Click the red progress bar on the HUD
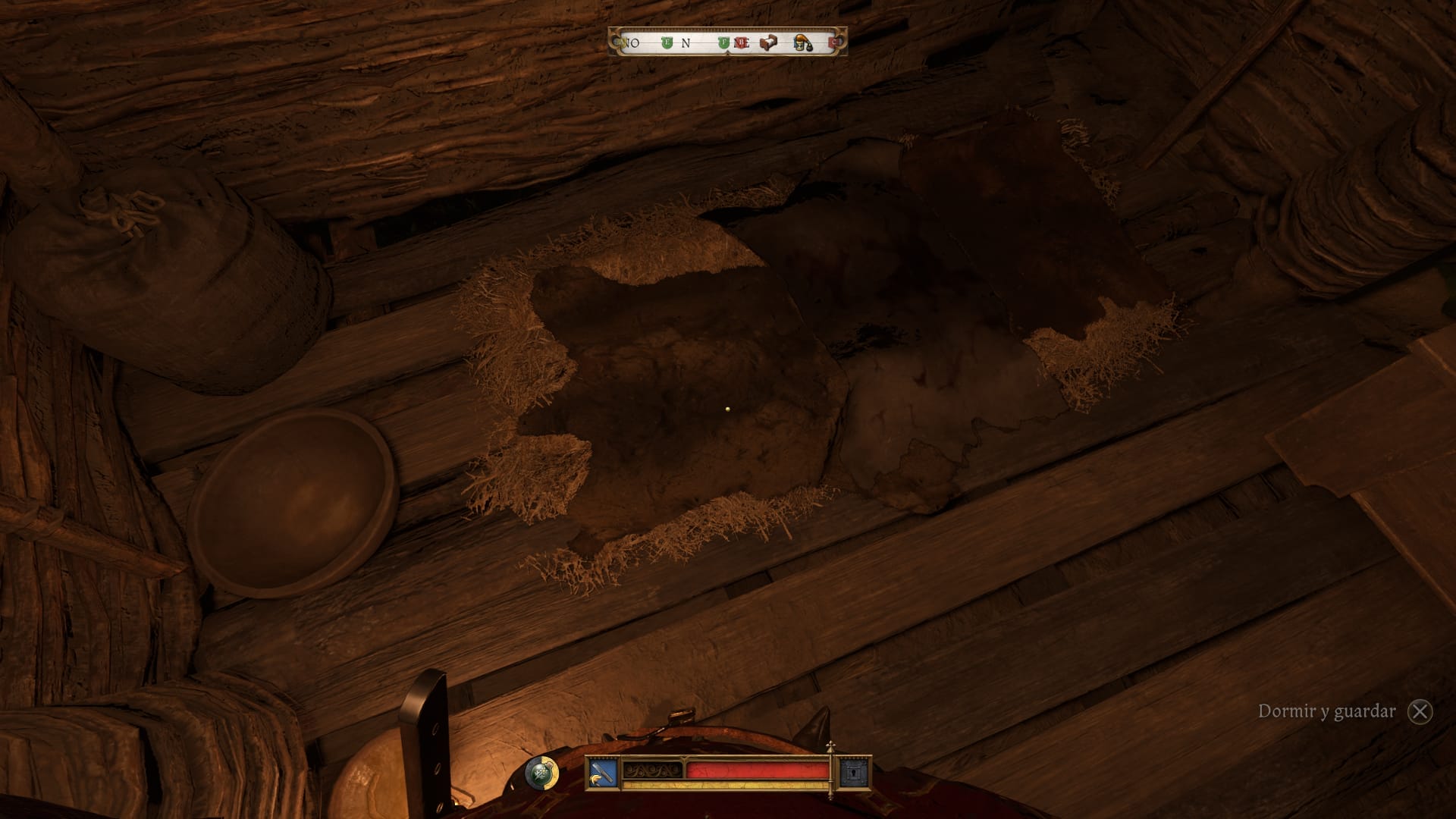This screenshot has width=1456, height=819. pos(758,769)
